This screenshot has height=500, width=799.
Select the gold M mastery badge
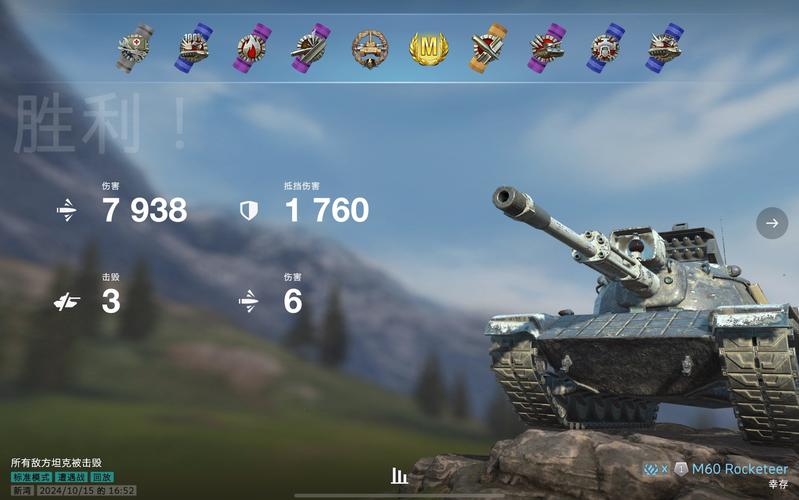point(429,47)
